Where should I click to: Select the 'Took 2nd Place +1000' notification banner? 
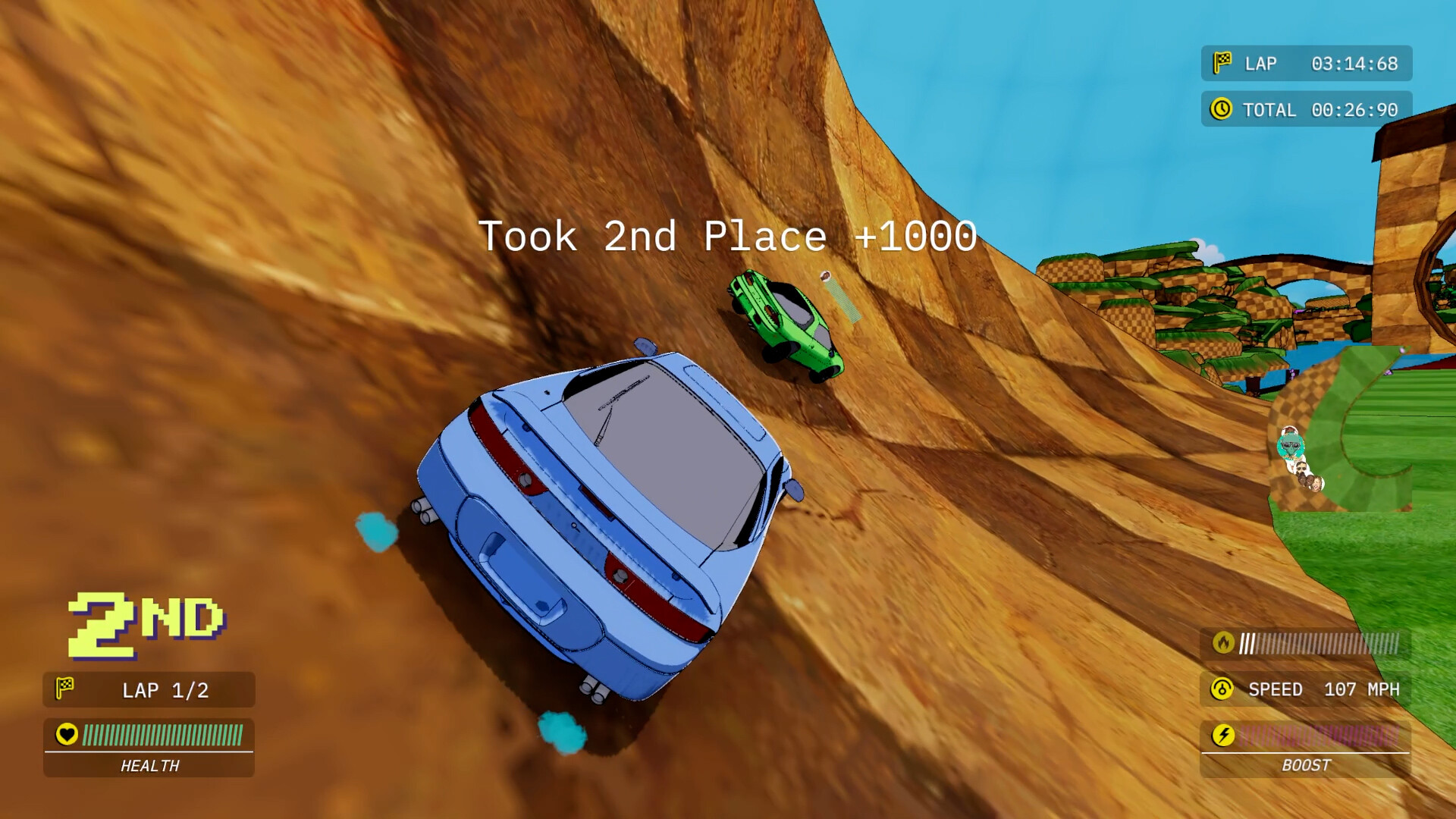coord(728,237)
